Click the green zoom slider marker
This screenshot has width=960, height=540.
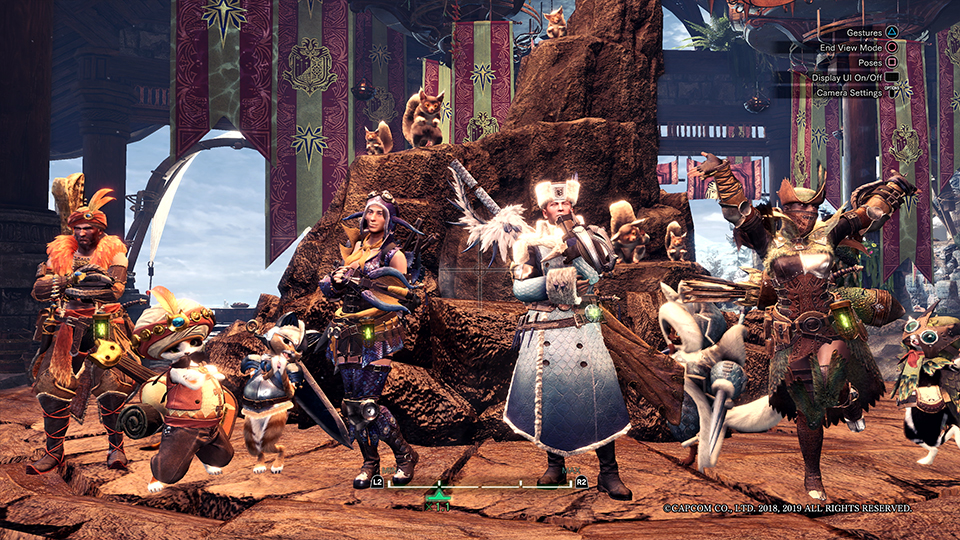point(437,492)
